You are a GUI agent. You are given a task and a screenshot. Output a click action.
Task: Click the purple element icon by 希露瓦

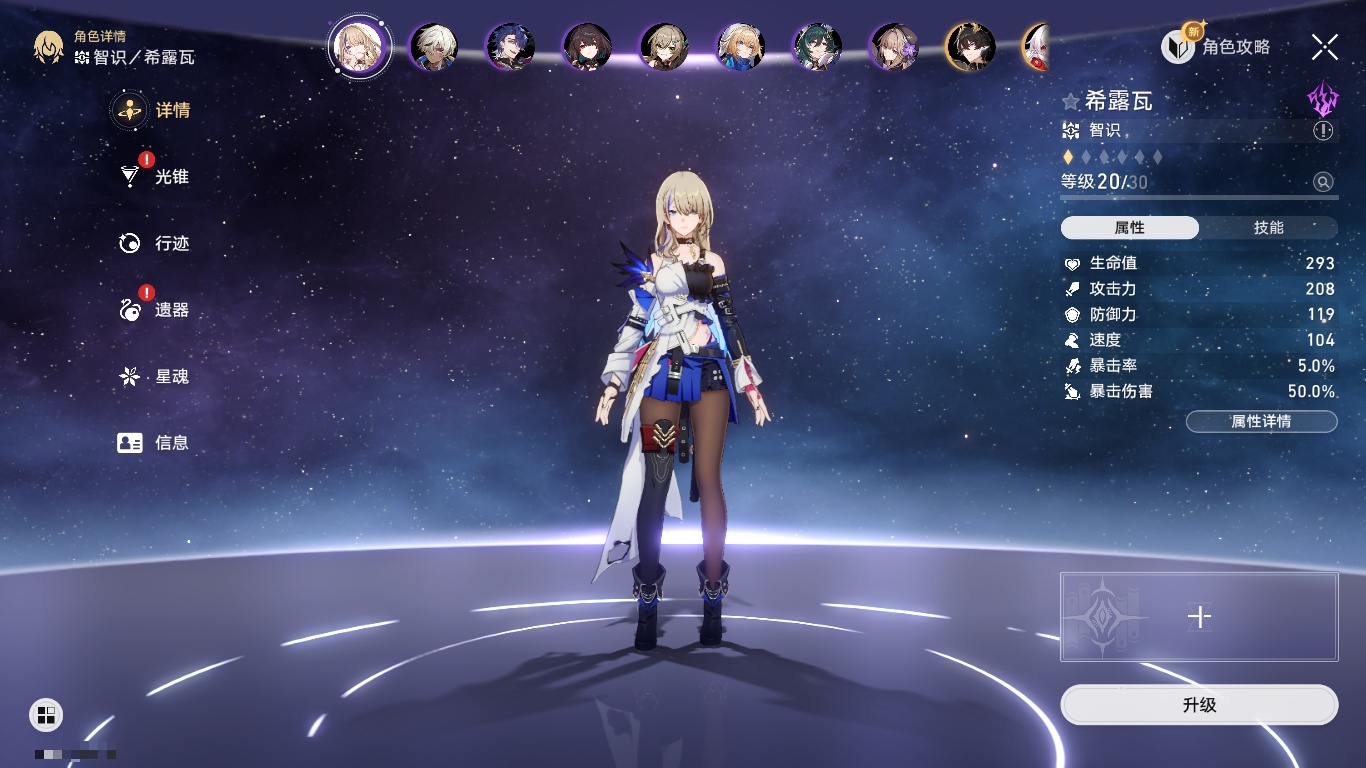pos(1322,100)
